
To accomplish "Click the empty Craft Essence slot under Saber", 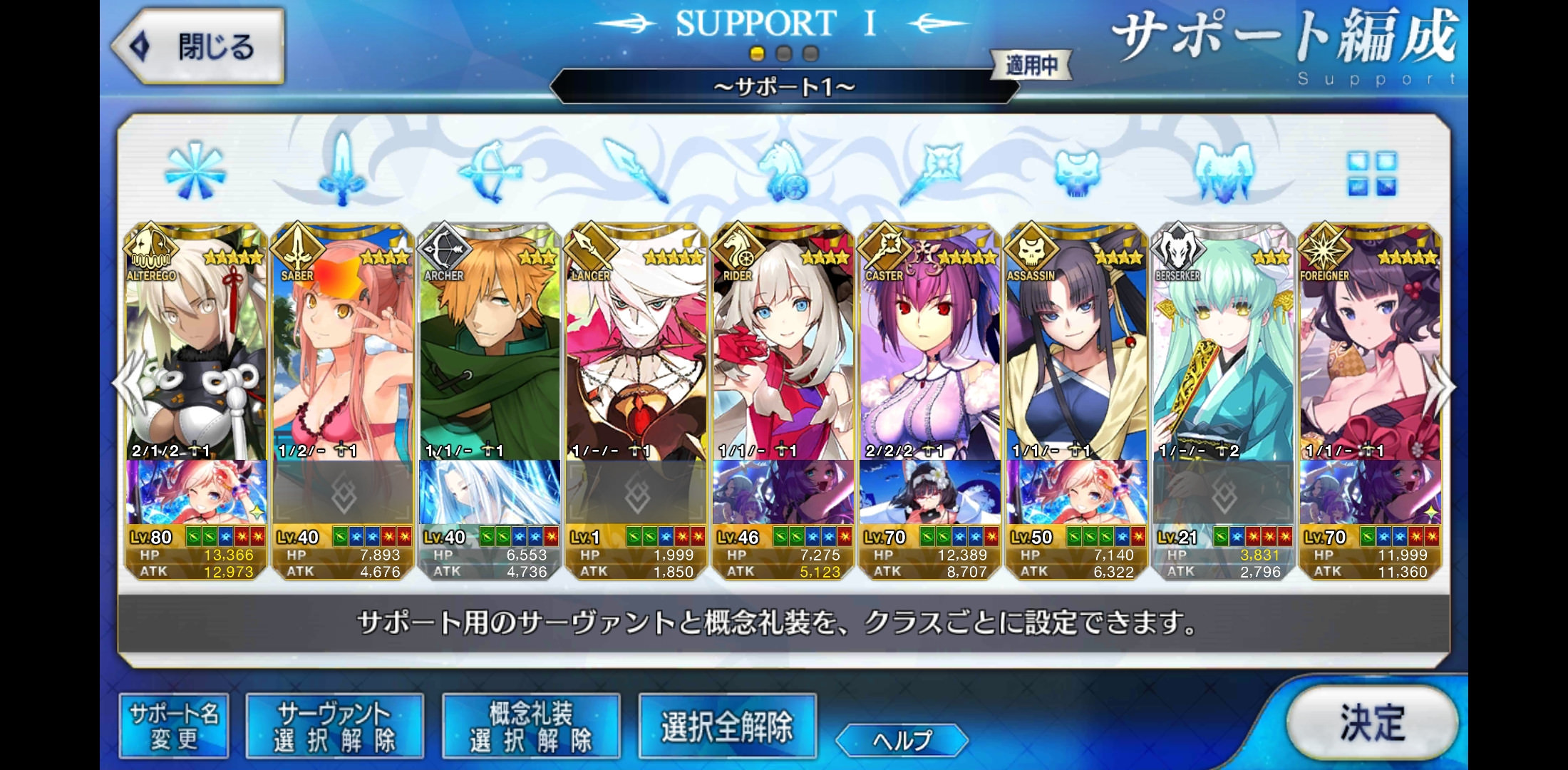I will coord(343,493).
